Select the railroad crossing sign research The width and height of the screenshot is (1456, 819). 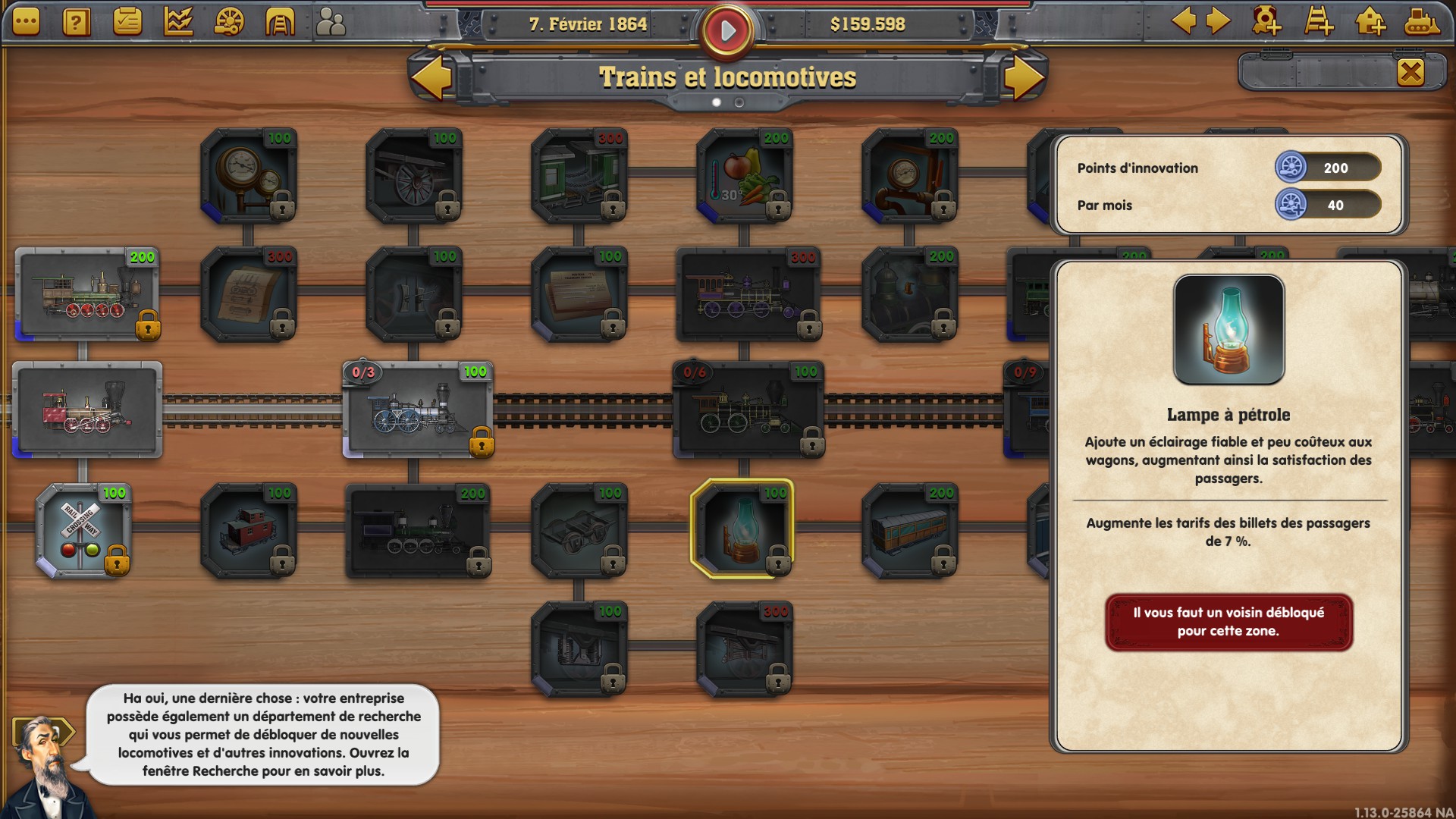point(83,531)
